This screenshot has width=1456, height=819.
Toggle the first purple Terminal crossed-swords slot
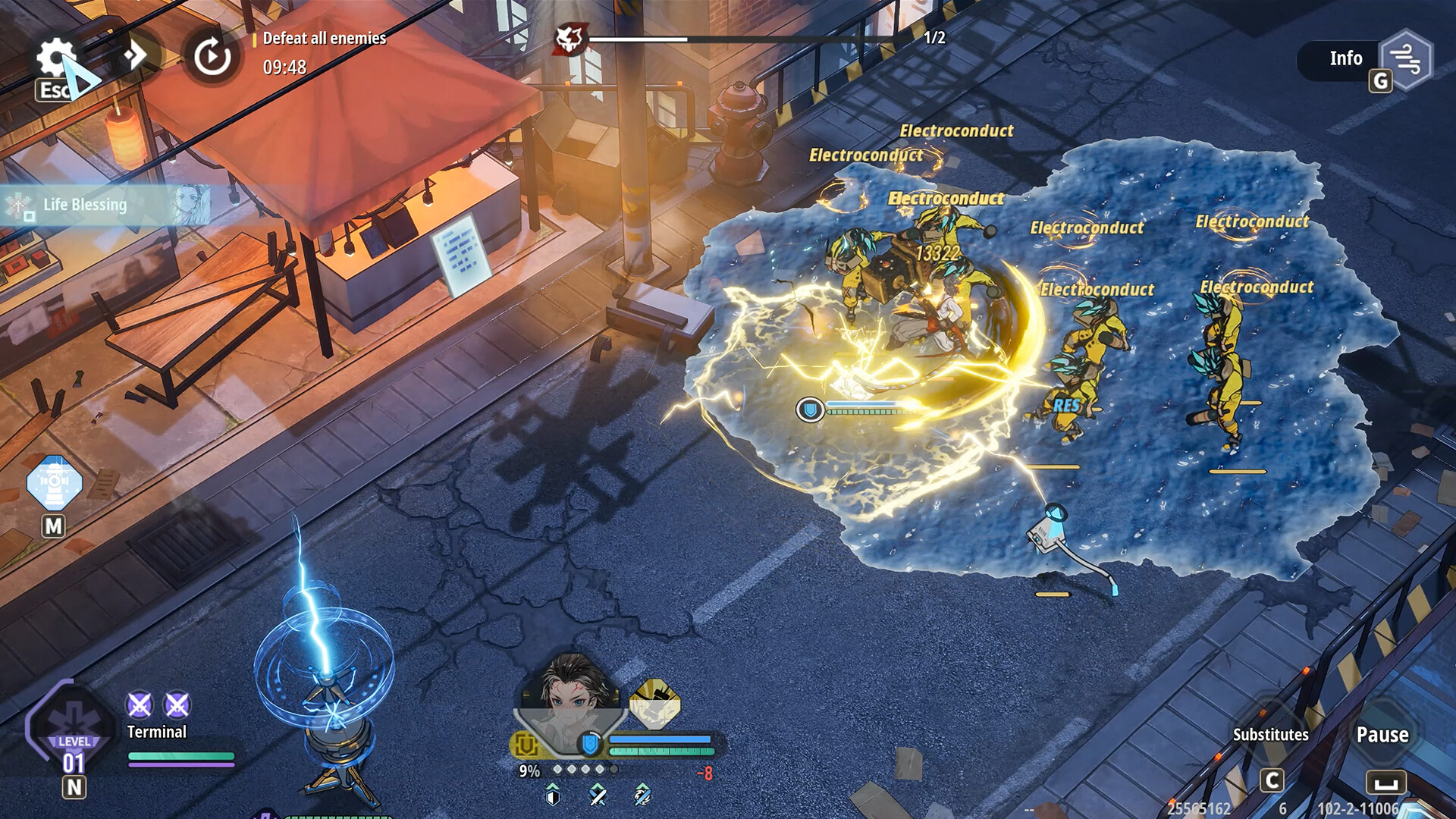point(138,704)
